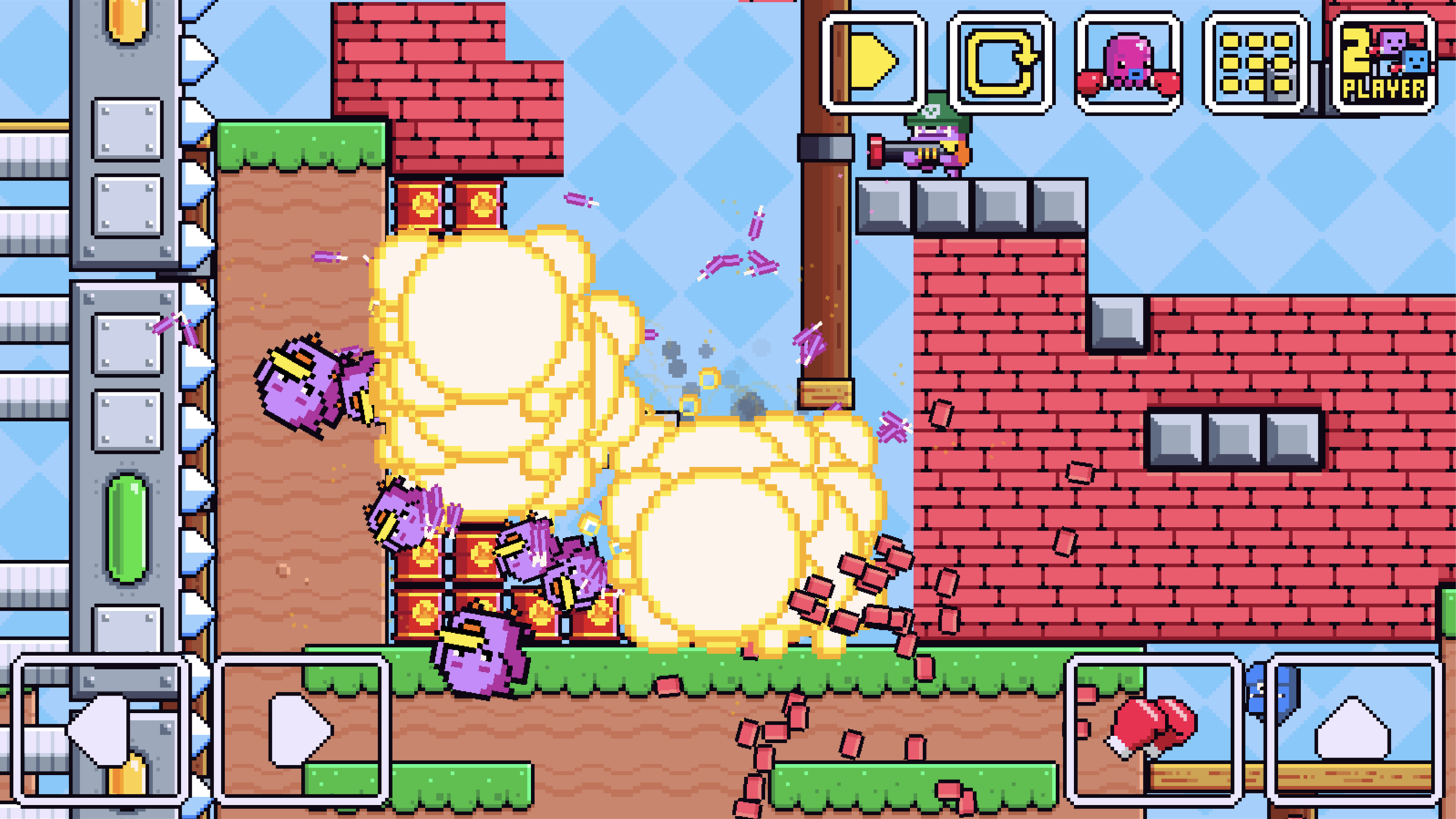Tap the right movement arrow control
Screen dimensions: 1456x819
(300, 729)
